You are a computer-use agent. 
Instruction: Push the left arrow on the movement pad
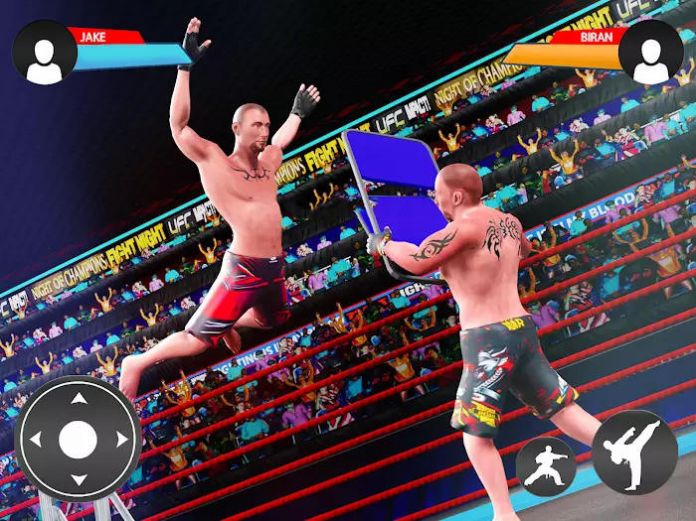click(x=36, y=439)
